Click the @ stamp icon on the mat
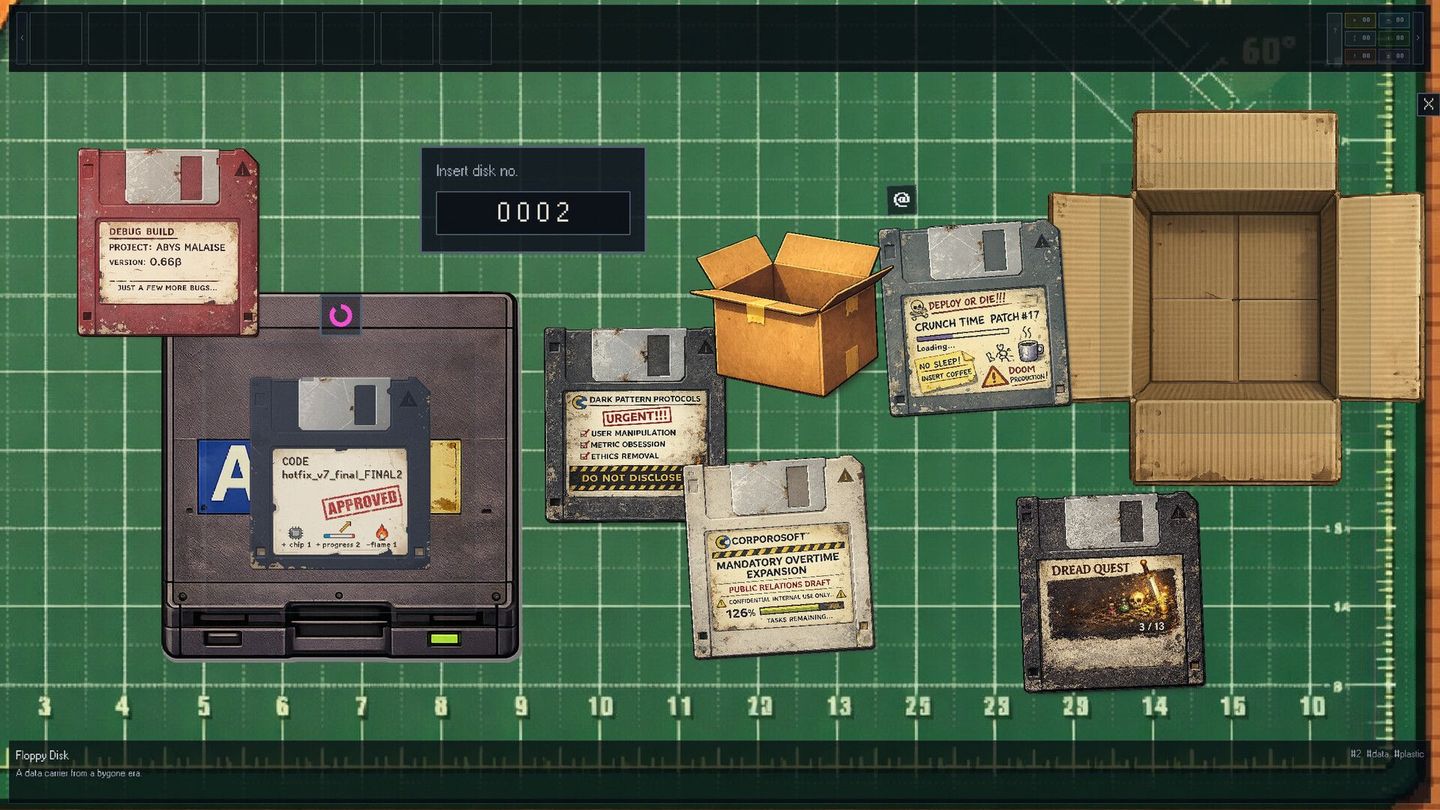The image size is (1440, 810). 901,200
